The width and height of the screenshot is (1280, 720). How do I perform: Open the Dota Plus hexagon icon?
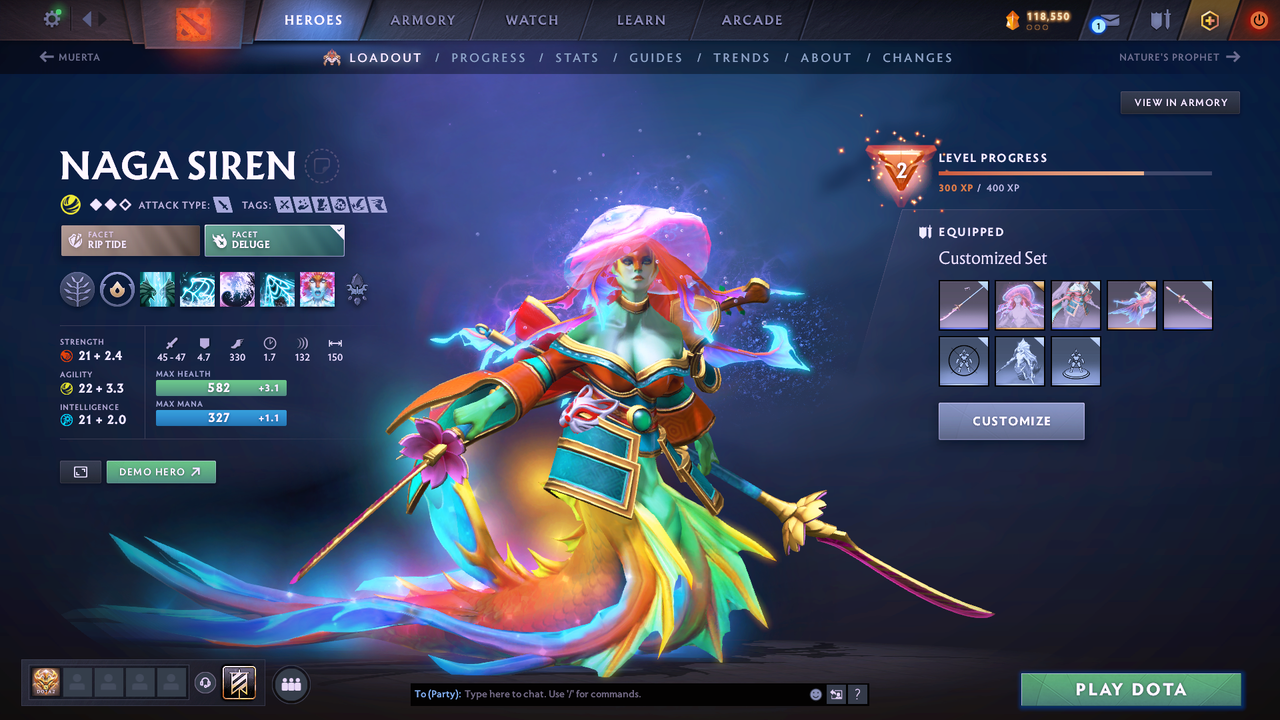(x=1209, y=19)
